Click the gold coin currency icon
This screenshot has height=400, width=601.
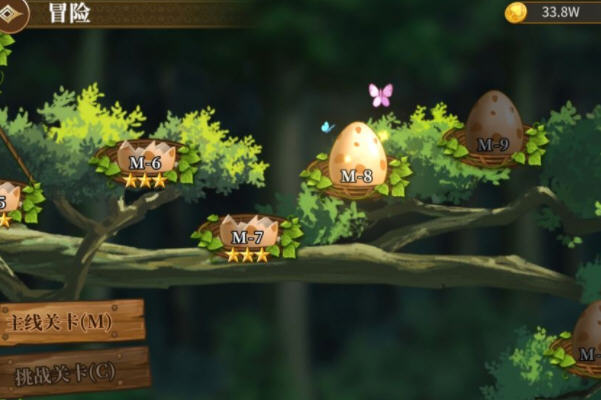pyautogui.click(x=516, y=12)
